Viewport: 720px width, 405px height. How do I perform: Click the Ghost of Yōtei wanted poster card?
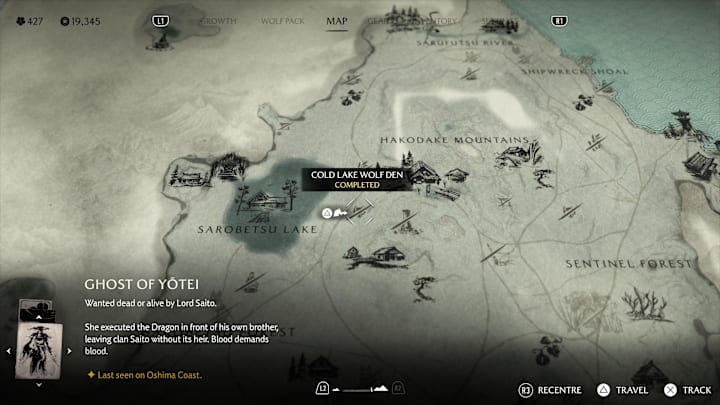pyautogui.click(x=39, y=350)
